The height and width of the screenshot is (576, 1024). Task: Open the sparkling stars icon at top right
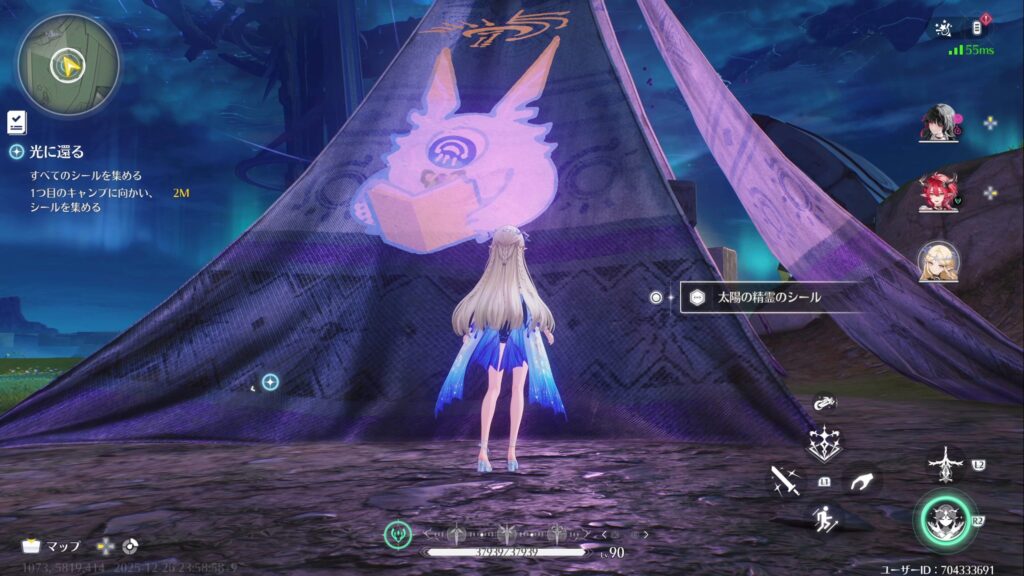[x=943, y=29]
